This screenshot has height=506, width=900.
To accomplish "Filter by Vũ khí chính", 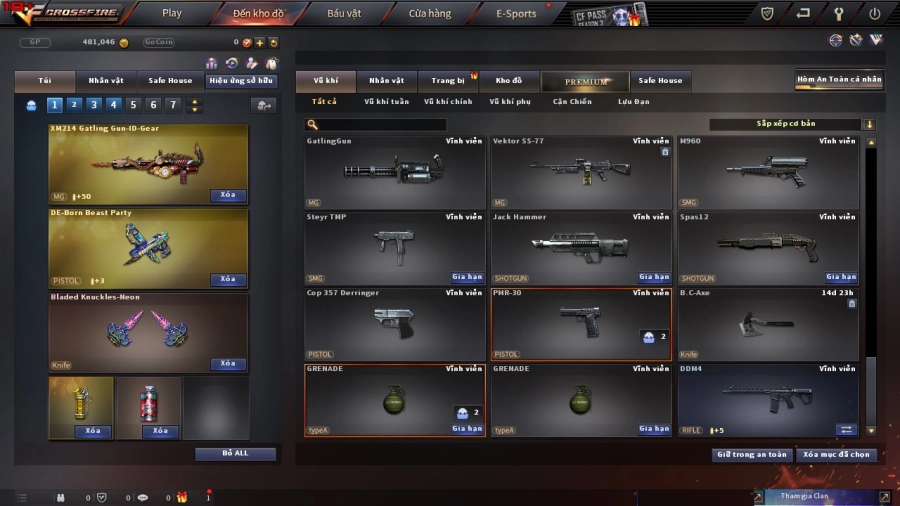I will [448, 101].
